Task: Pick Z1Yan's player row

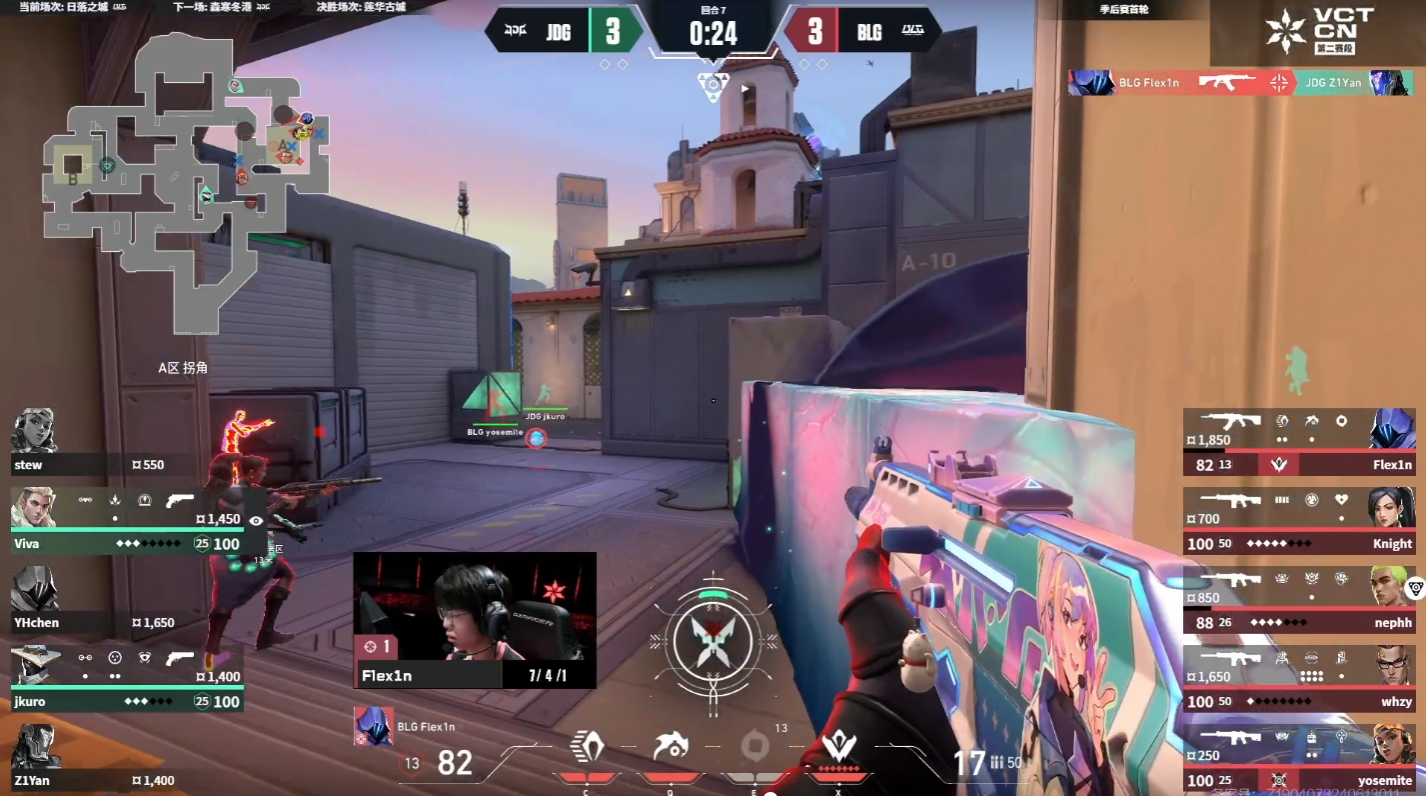Action: click(90, 758)
